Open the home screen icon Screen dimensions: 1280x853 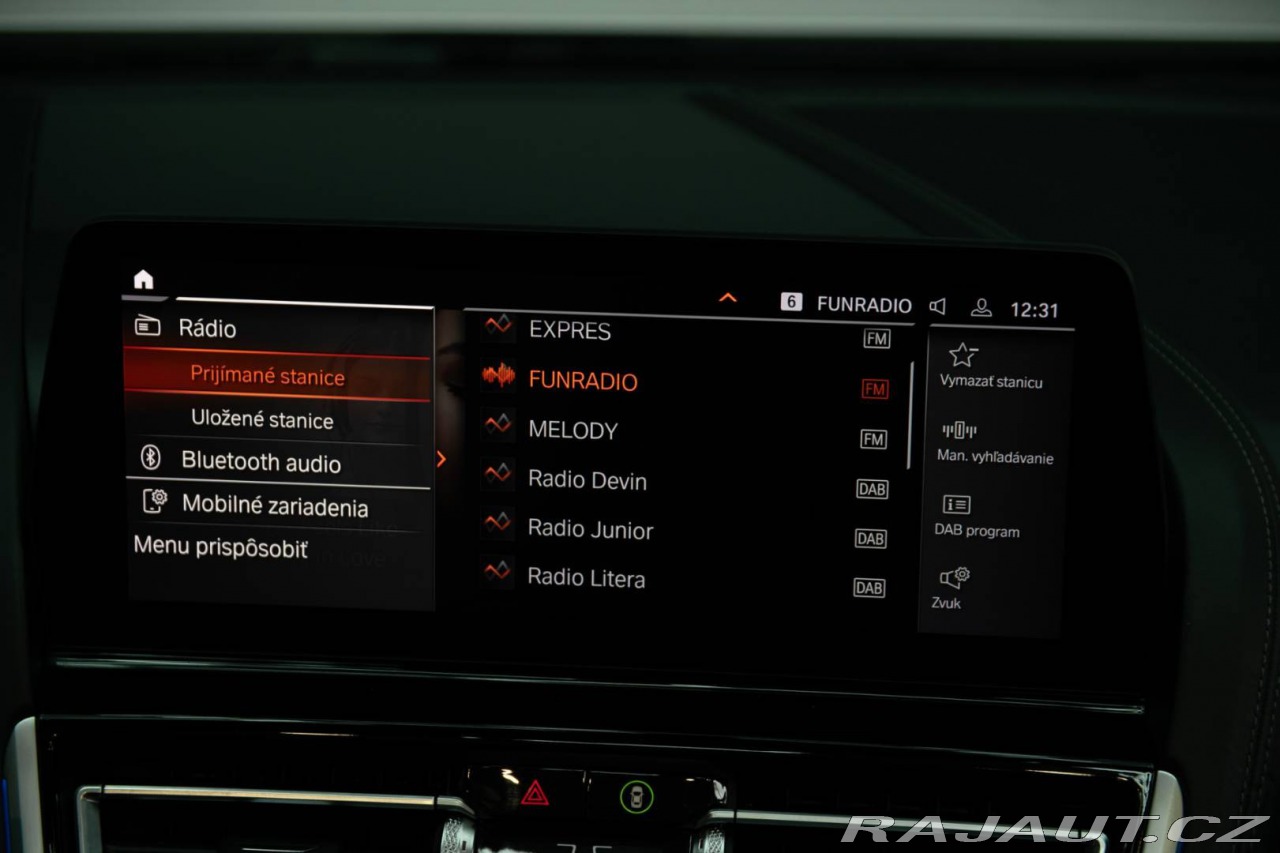point(144,280)
